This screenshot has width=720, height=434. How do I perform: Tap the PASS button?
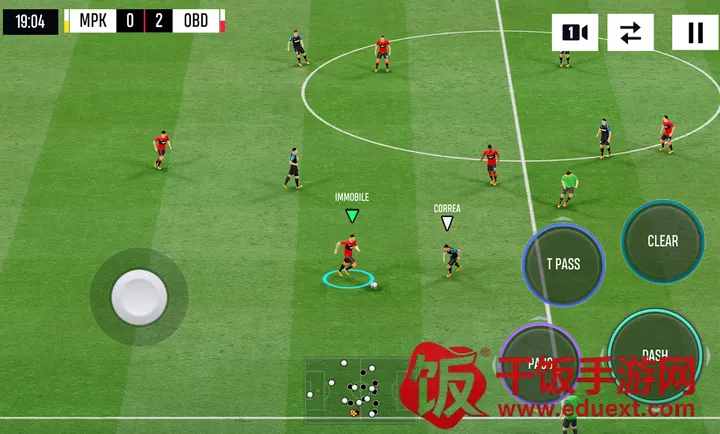(x=540, y=360)
